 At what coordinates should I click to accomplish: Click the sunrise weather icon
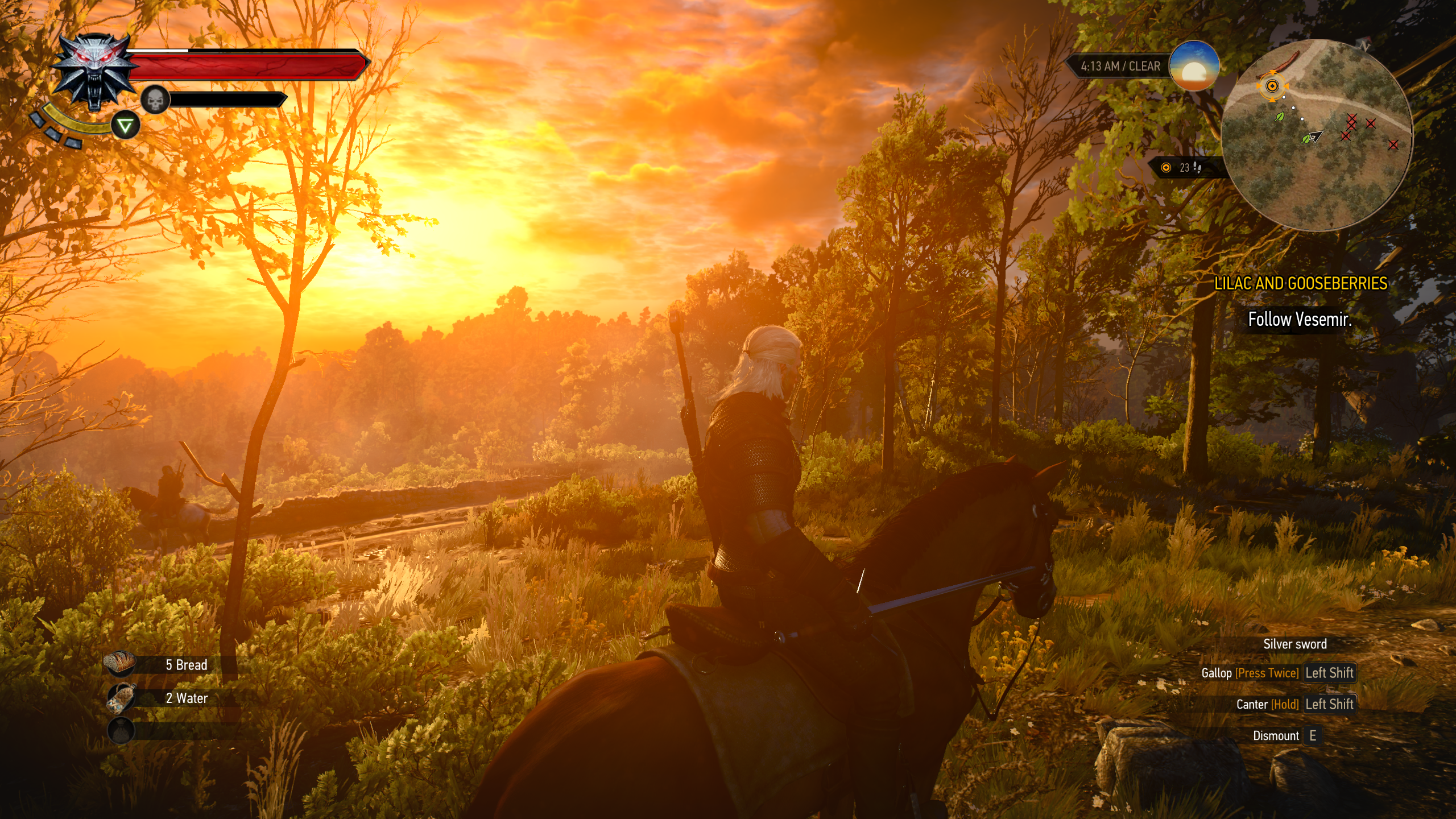pyautogui.click(x=1194, y=66)
